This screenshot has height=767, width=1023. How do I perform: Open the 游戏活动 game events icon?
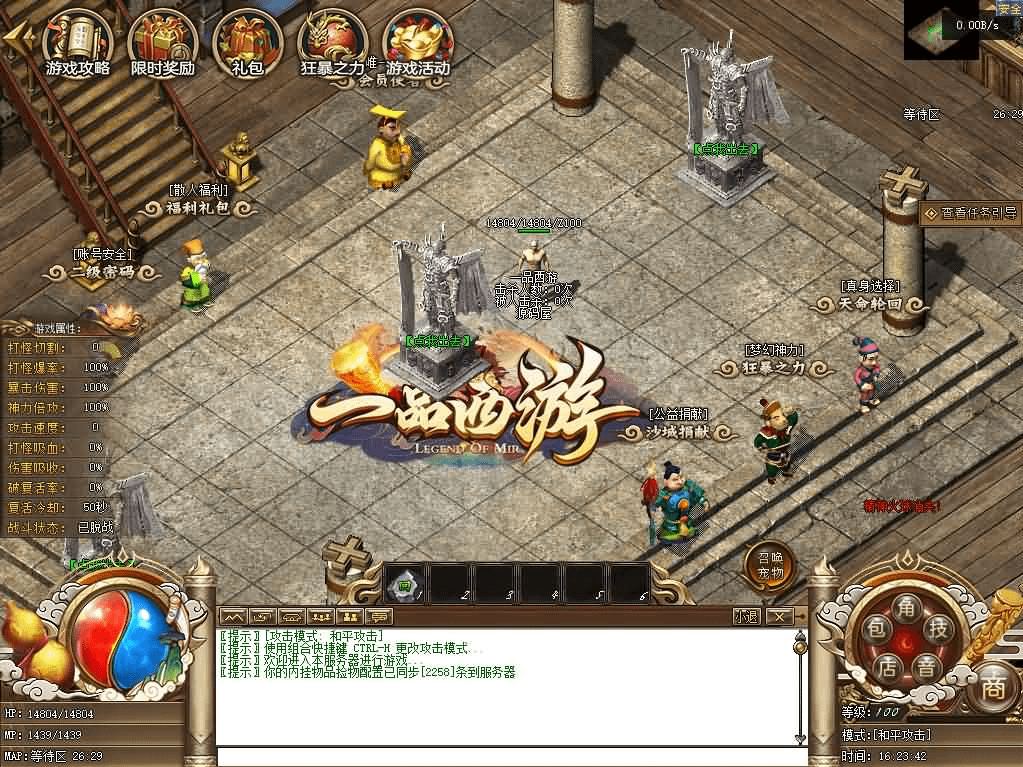coord(418,42)
